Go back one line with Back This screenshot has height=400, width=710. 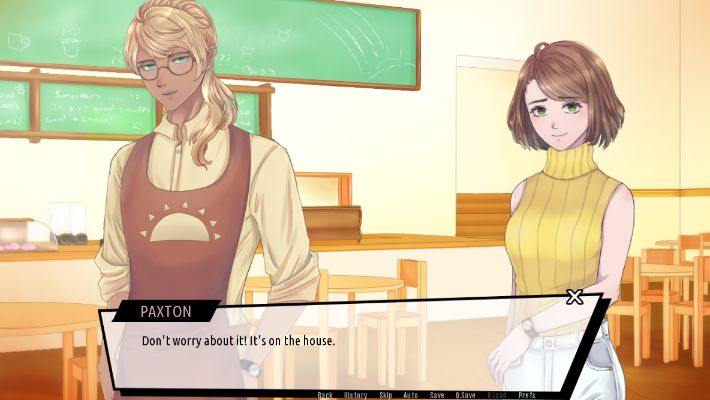point(325,395)
